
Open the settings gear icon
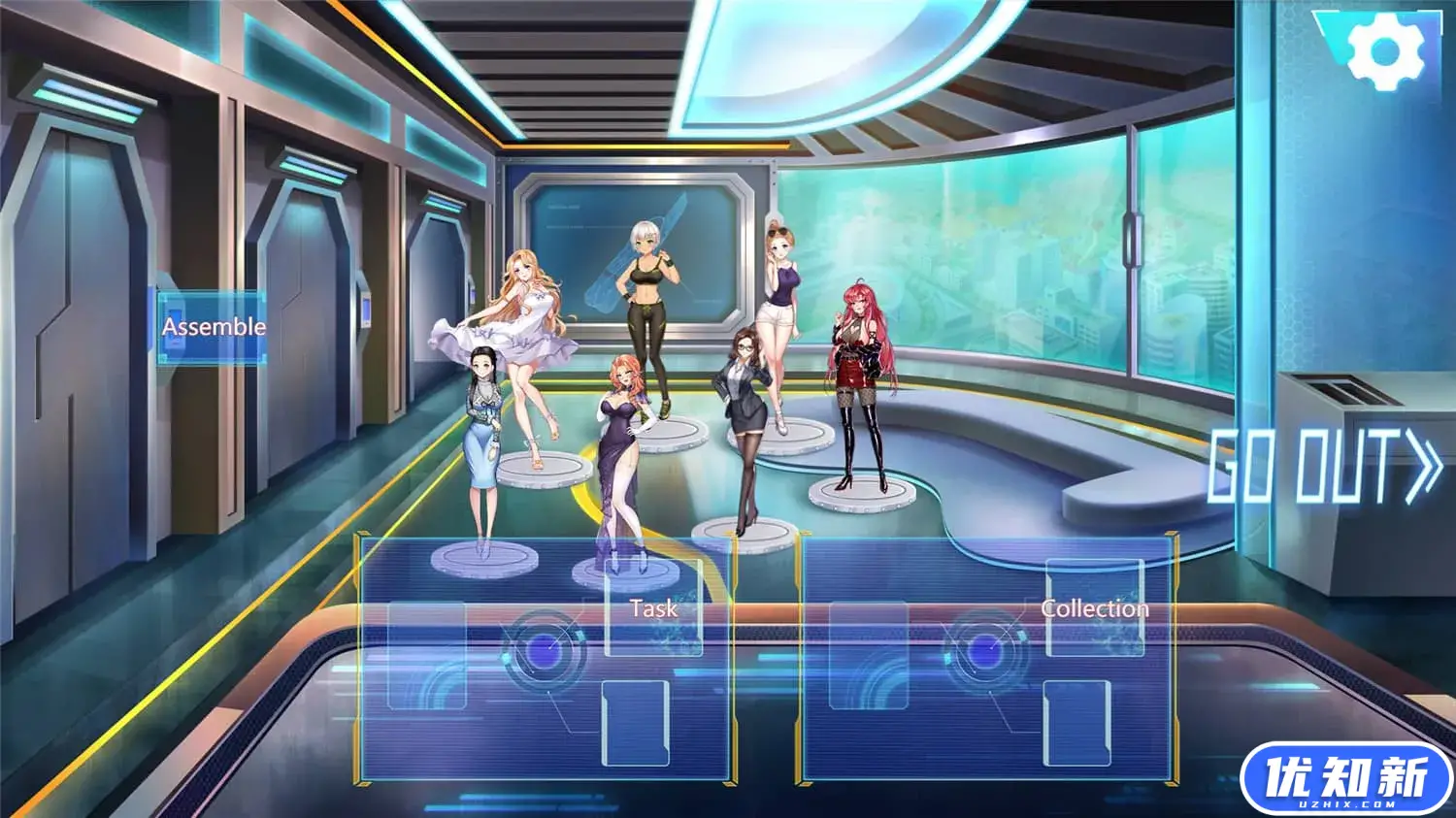tap(1385, 52)
